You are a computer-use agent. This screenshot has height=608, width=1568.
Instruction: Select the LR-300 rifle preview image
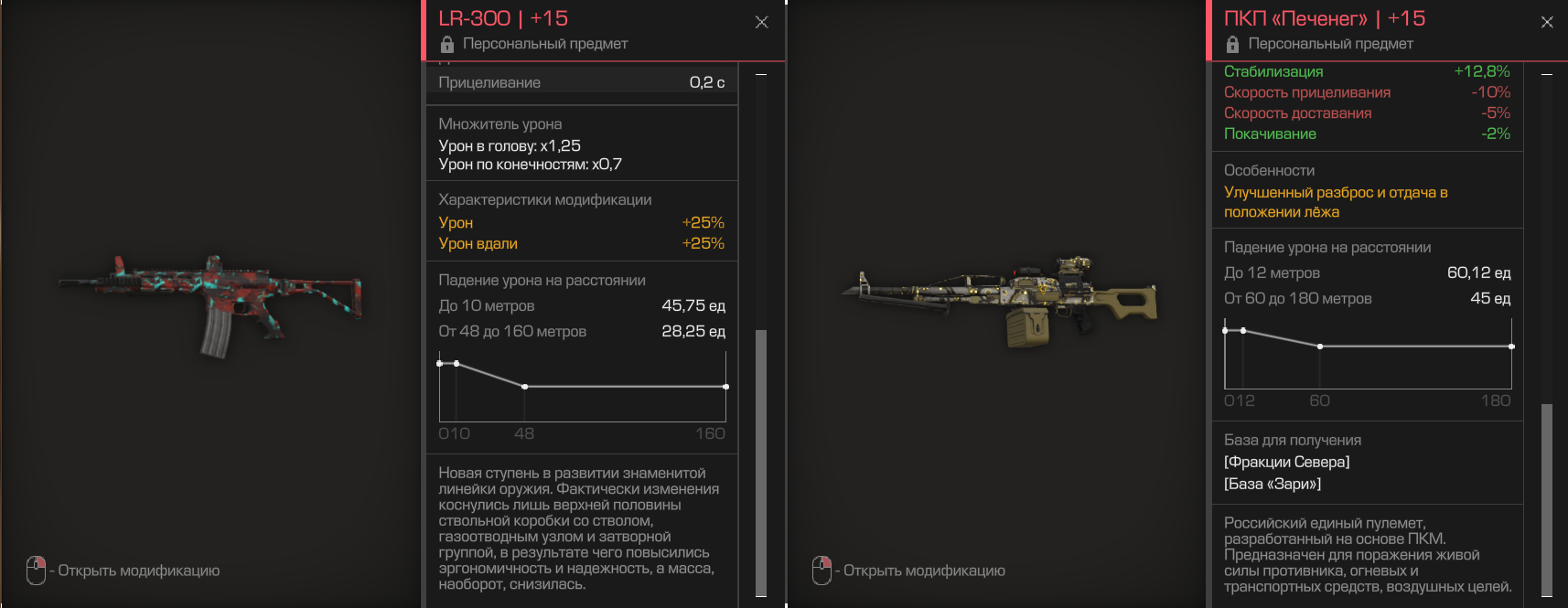click(210, 304)
